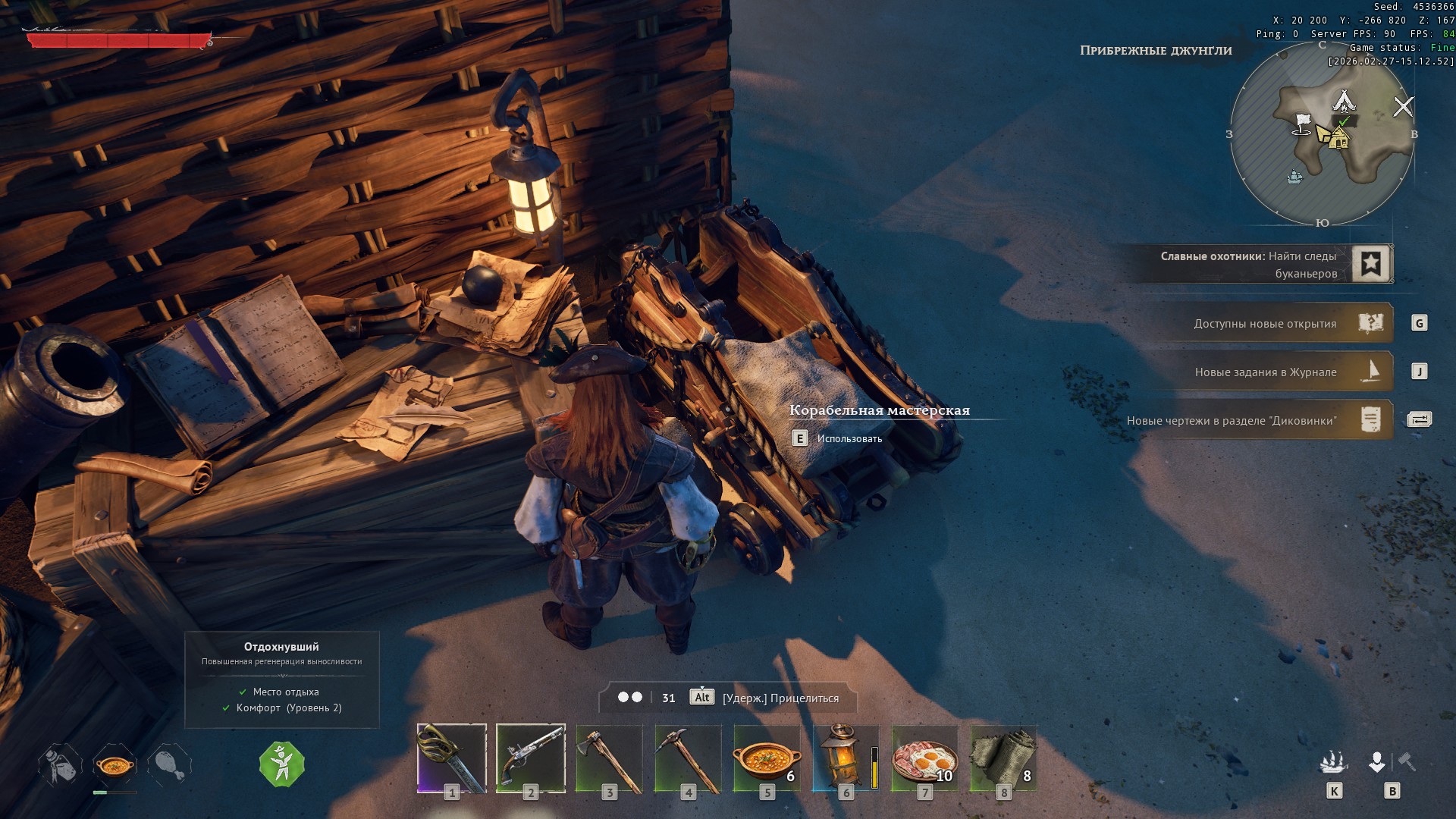Image resolution: width=1456 pixels, height=819 pixels.
Task: Equip the flintlock pistol slot
Action: tap(531, 758)
